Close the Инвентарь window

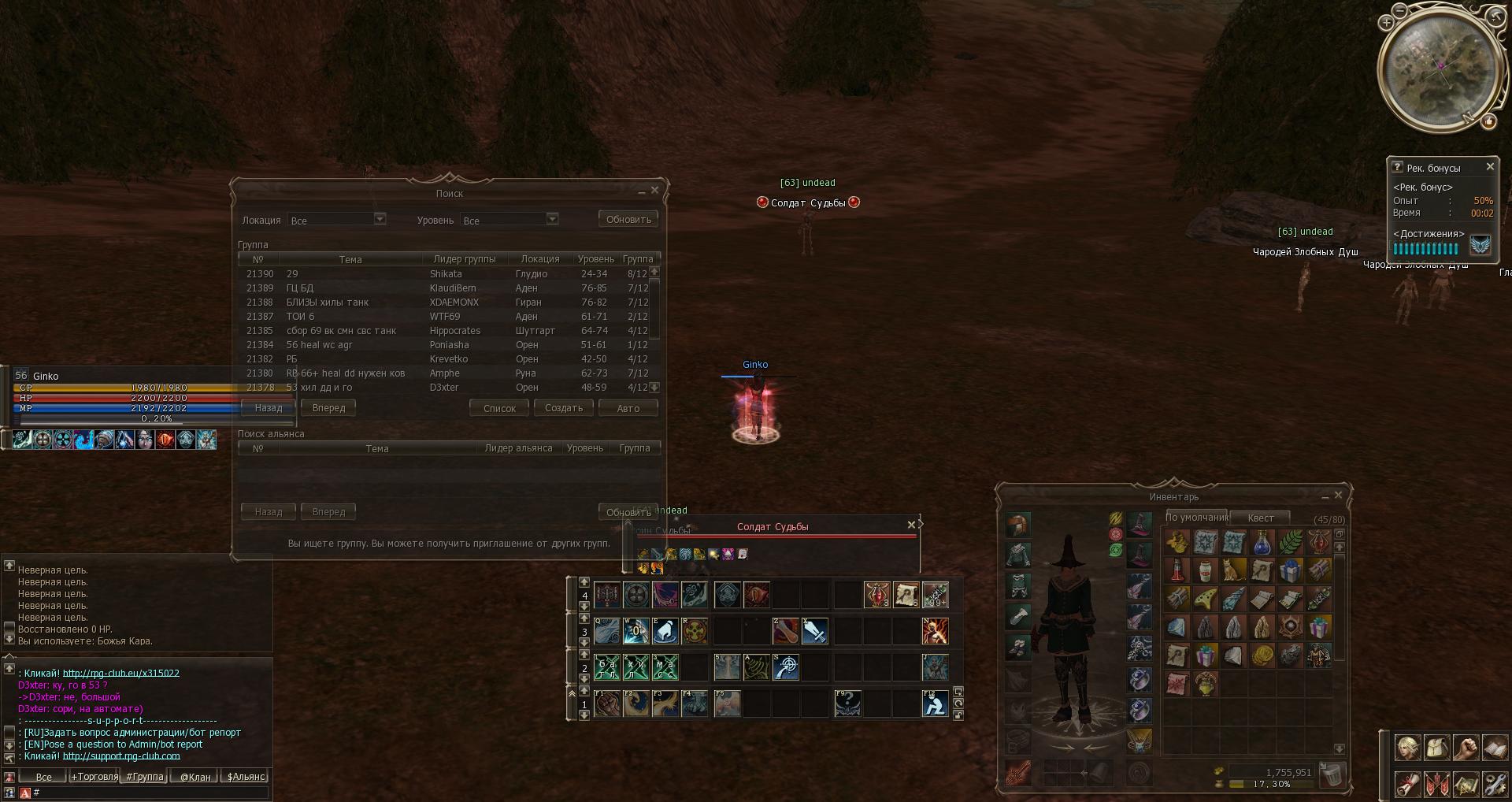[x=1338, y=496]
